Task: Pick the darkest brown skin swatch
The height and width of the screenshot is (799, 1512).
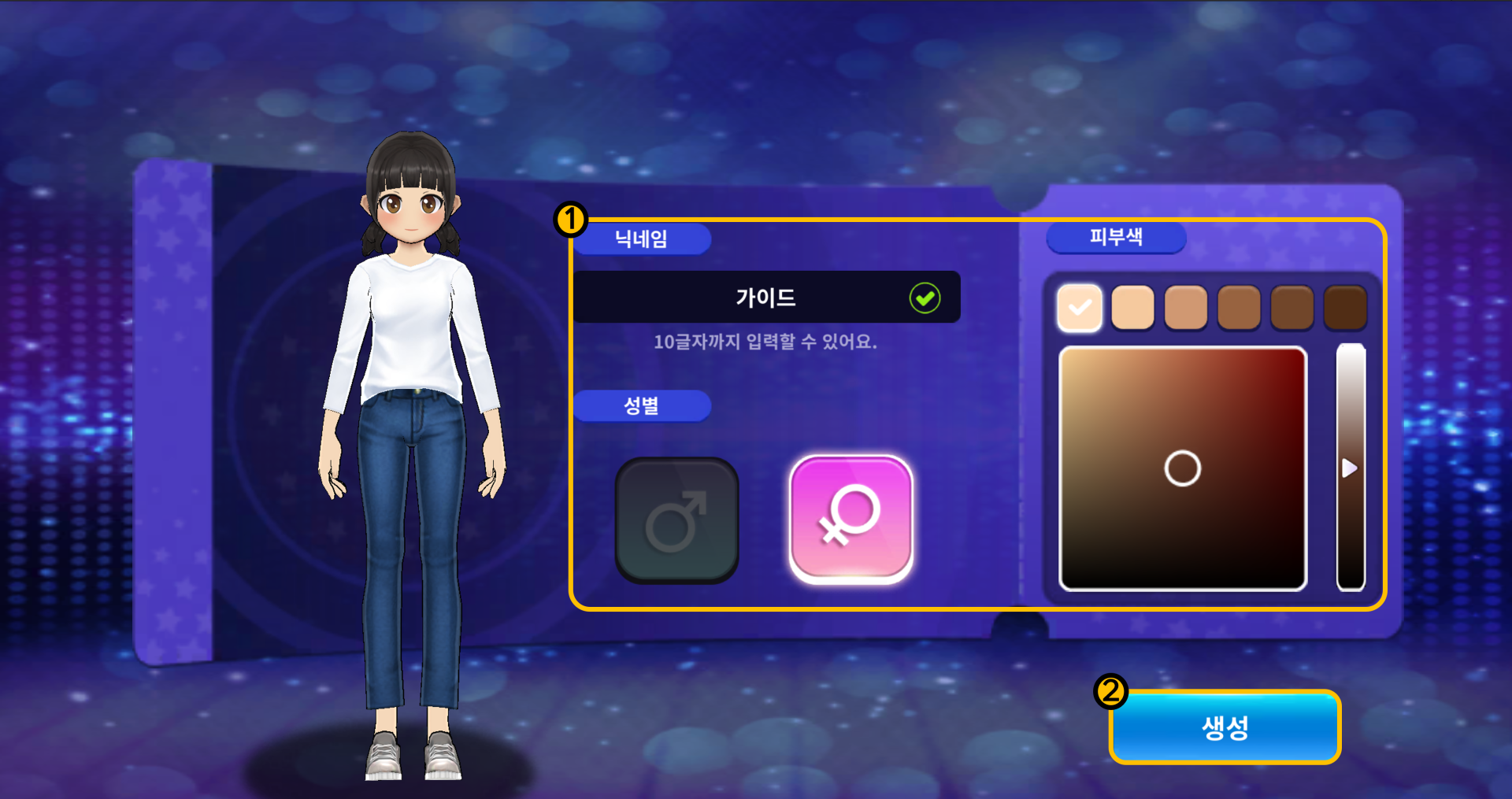Action: click(1345, 307)
